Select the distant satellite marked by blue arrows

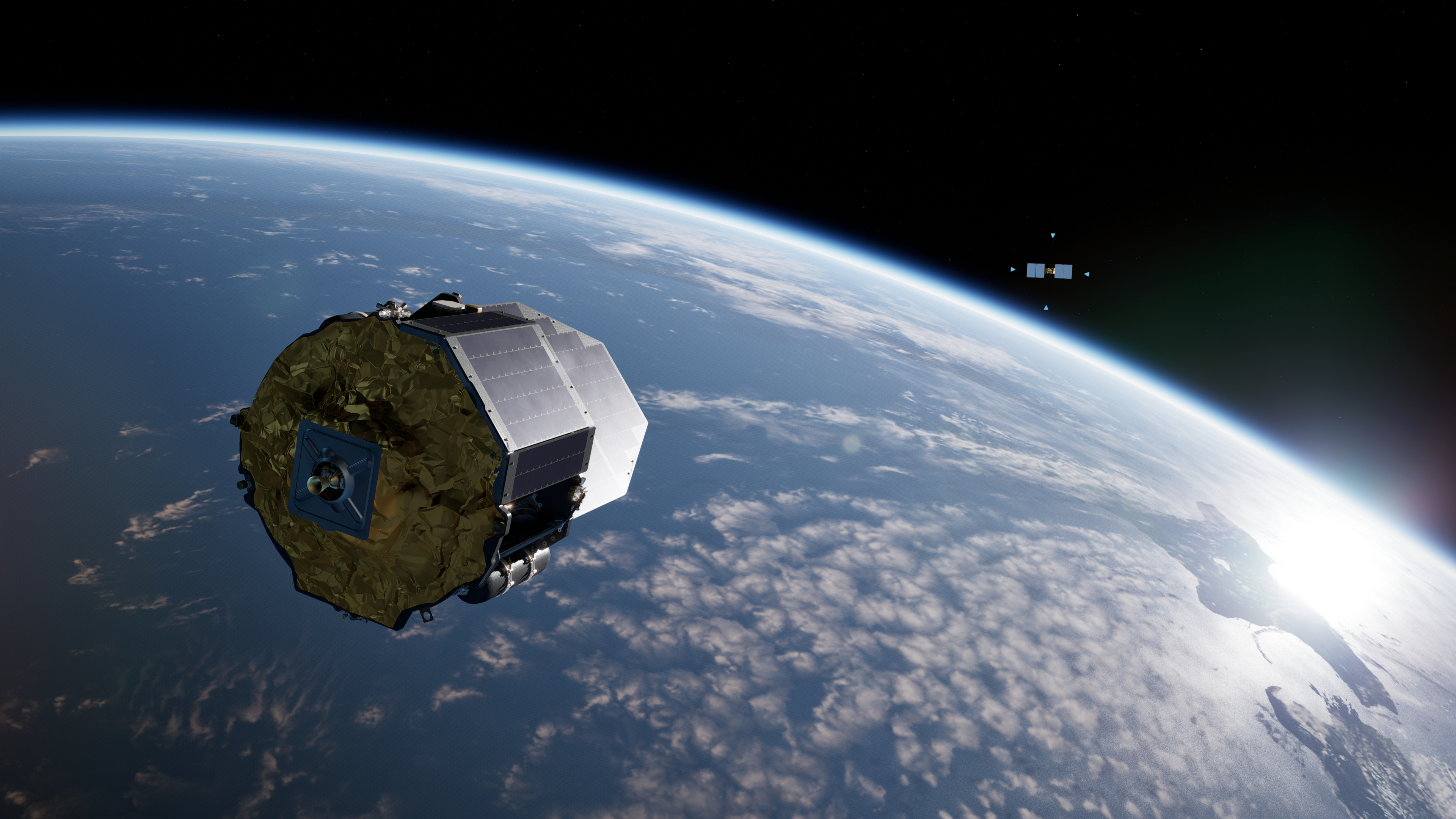coord(1049,271)
